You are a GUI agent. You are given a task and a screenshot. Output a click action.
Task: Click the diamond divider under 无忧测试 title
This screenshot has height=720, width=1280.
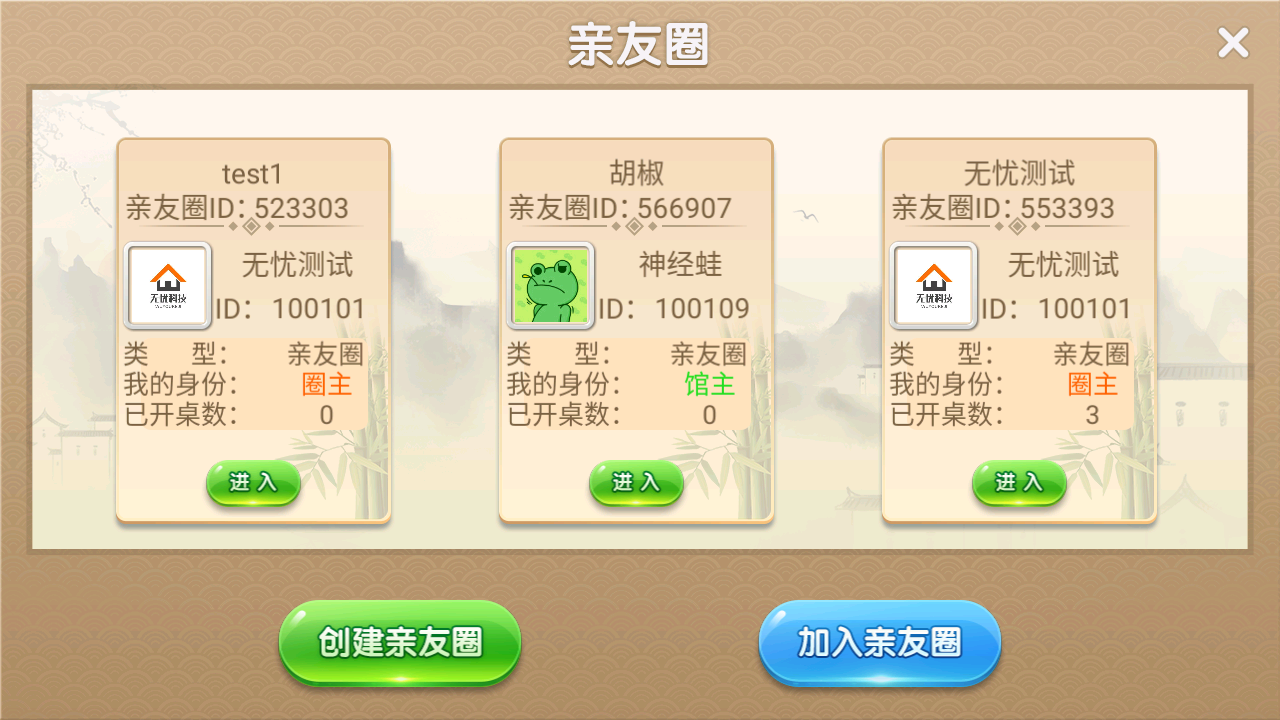click(1019, 228)
